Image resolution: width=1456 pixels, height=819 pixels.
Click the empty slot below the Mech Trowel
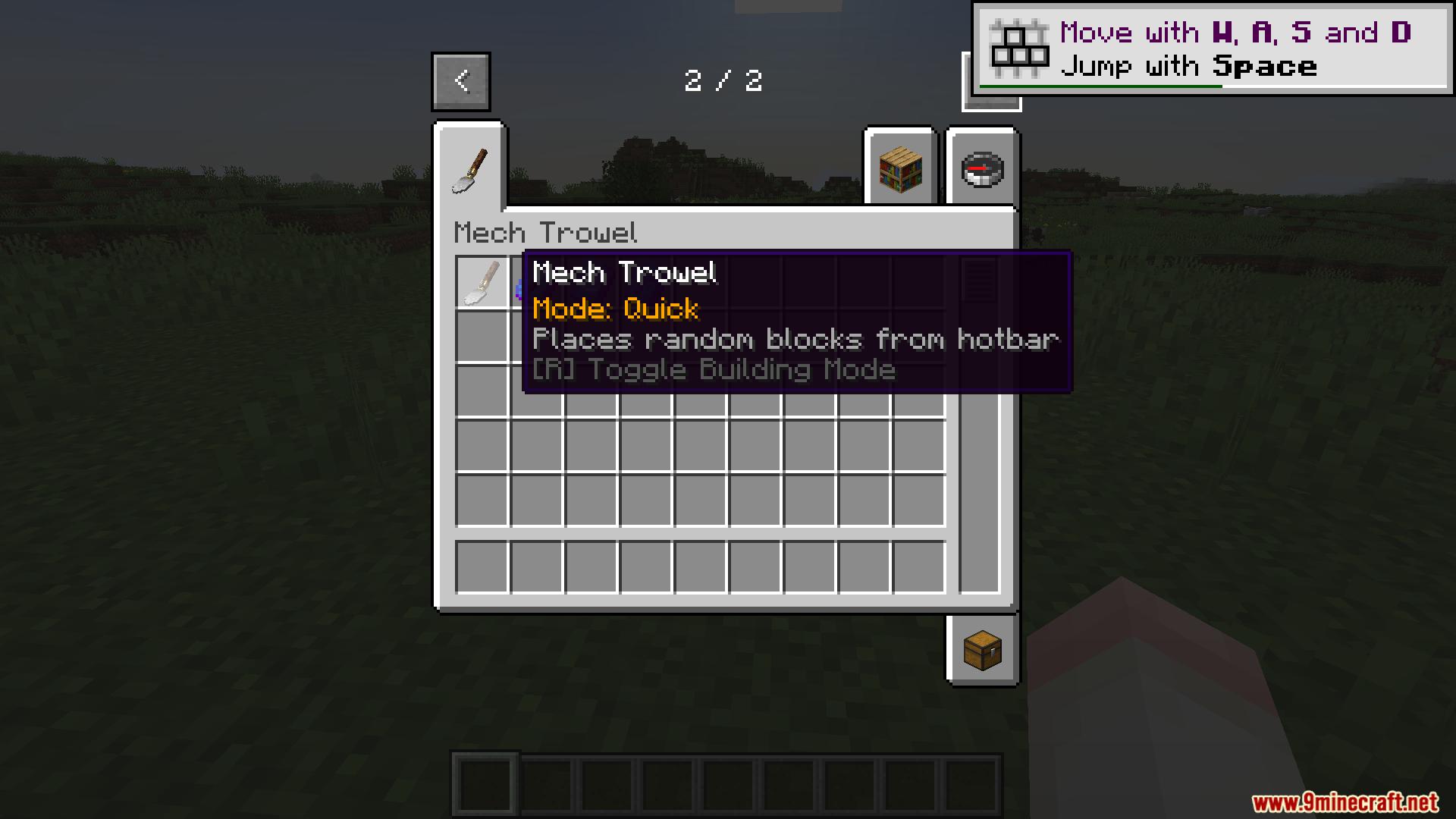(x=481, y=337)
